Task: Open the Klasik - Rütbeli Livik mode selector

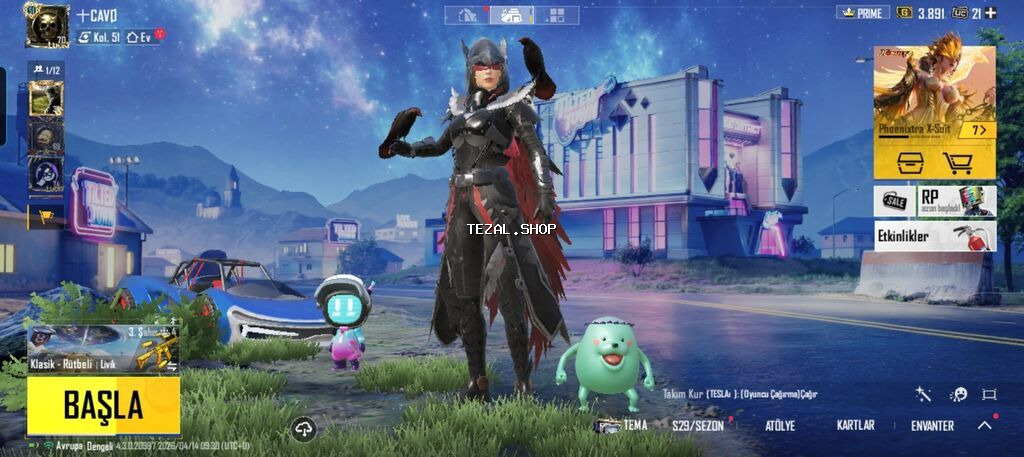Action: 103,349
